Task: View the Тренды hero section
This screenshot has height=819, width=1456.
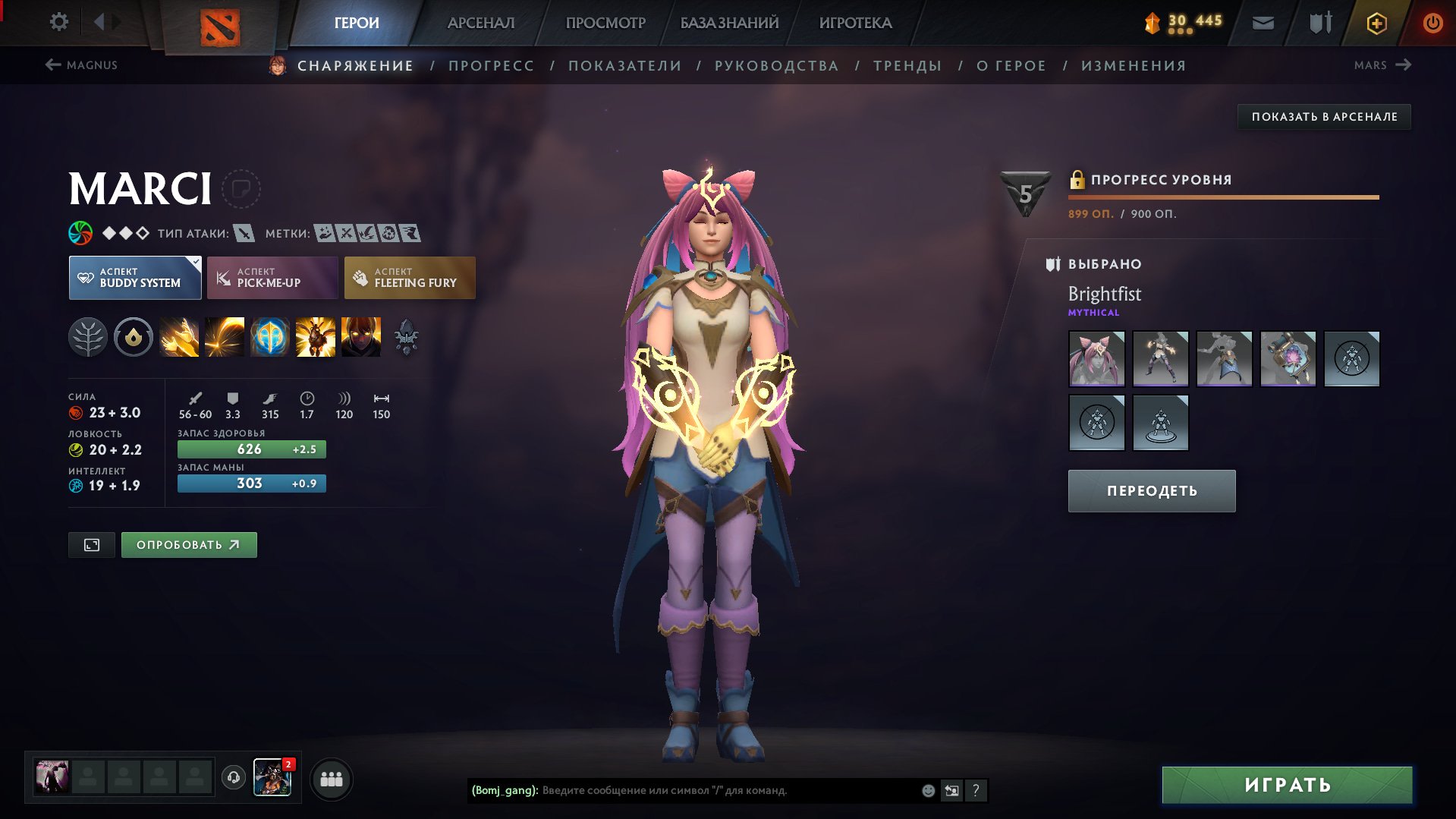Action: 907,66
